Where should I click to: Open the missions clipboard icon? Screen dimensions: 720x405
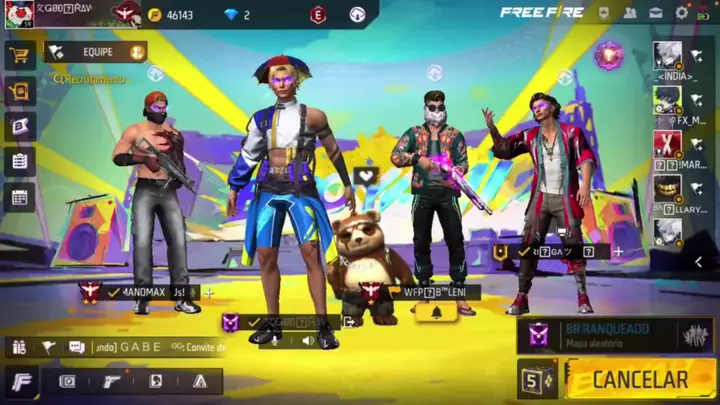[20, 161]
